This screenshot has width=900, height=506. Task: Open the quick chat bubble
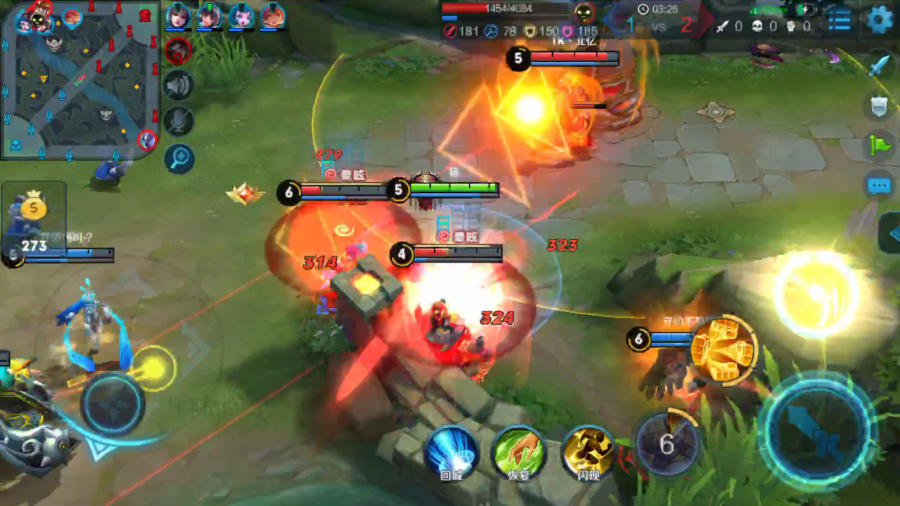(x=879, y=185)
